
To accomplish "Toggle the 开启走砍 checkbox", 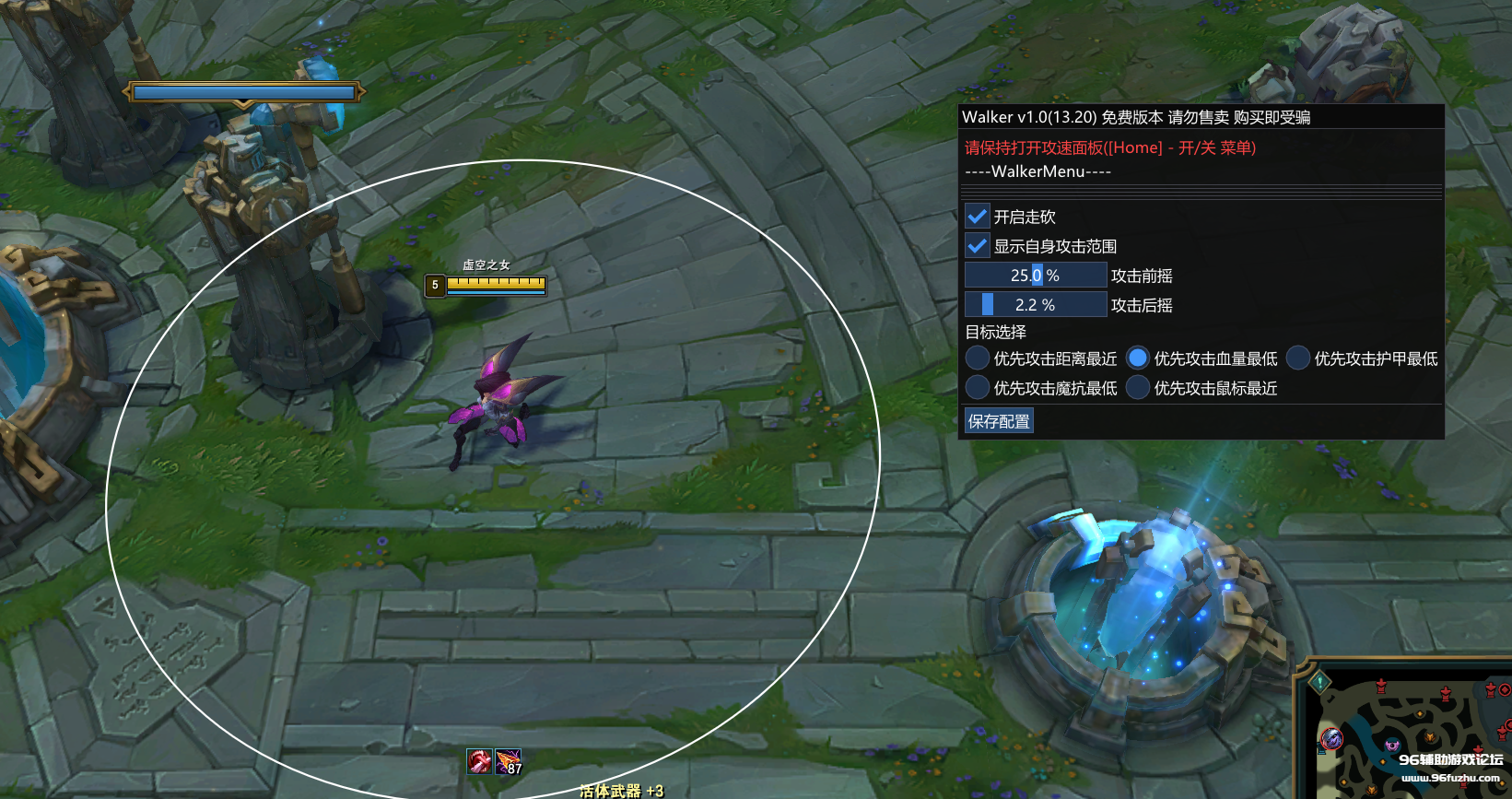I will [978, 217].
